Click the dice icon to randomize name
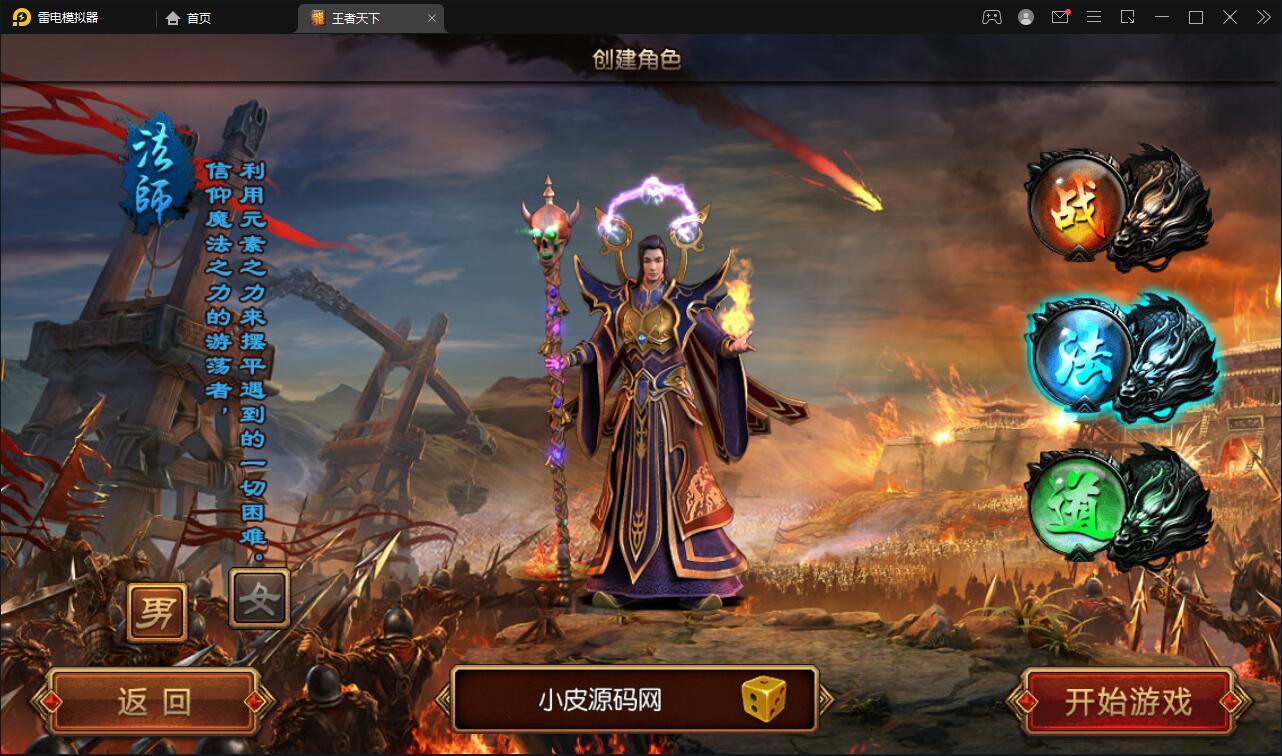Screen dimensions: 1282x756 (765, 701)
